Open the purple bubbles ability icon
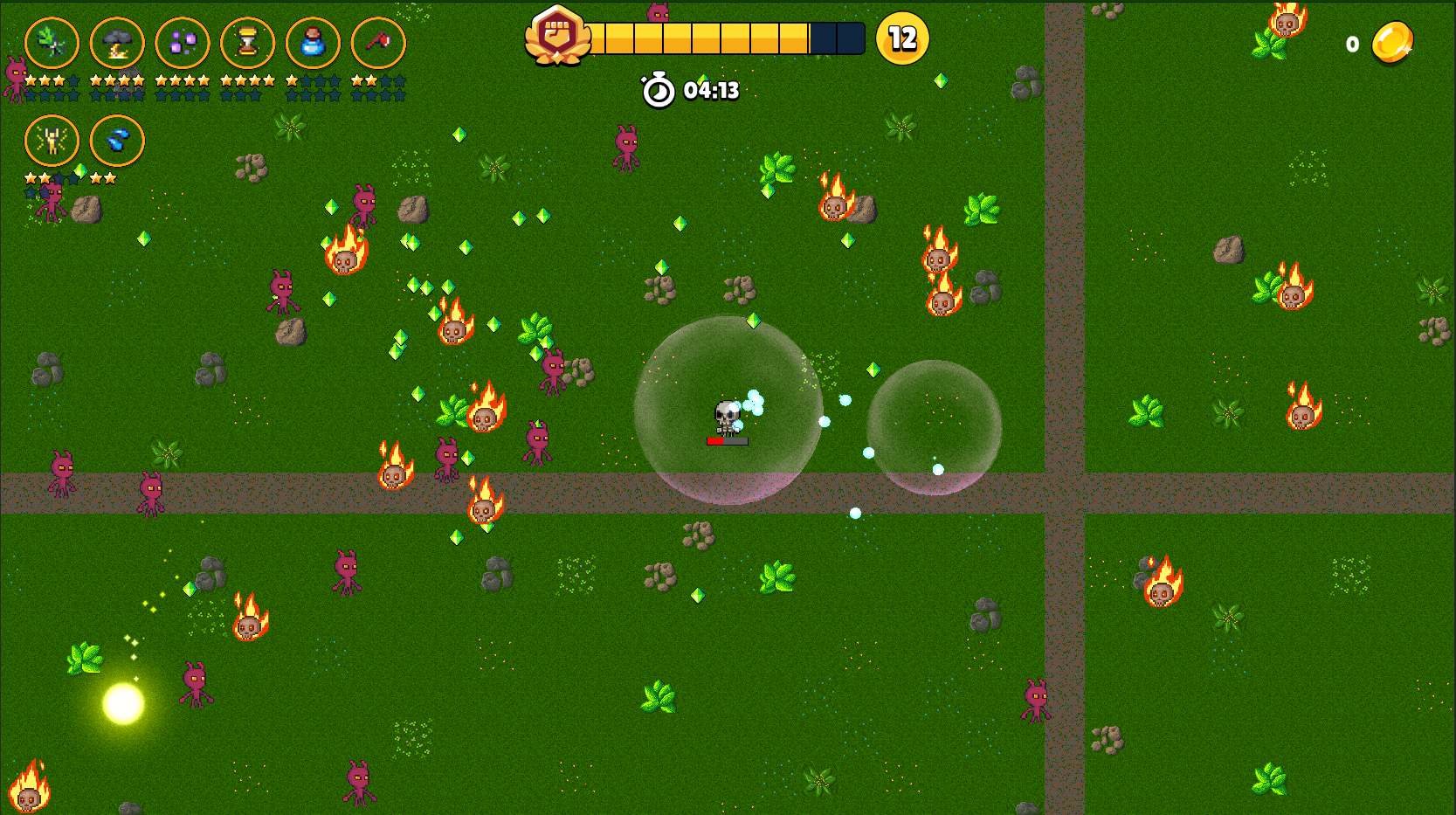This screenshot has width=1456, height=815. click(183, 43)
